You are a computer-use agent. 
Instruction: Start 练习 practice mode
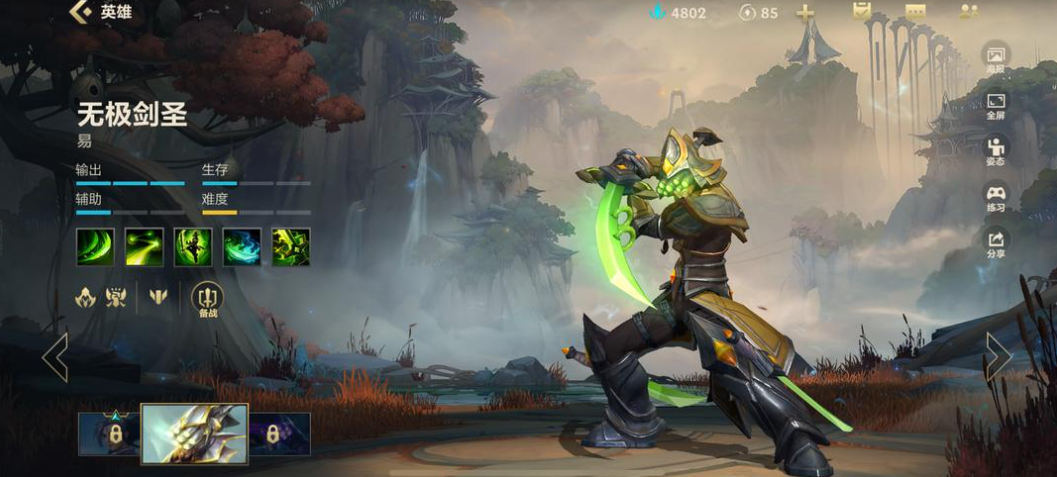click(996, 198)
